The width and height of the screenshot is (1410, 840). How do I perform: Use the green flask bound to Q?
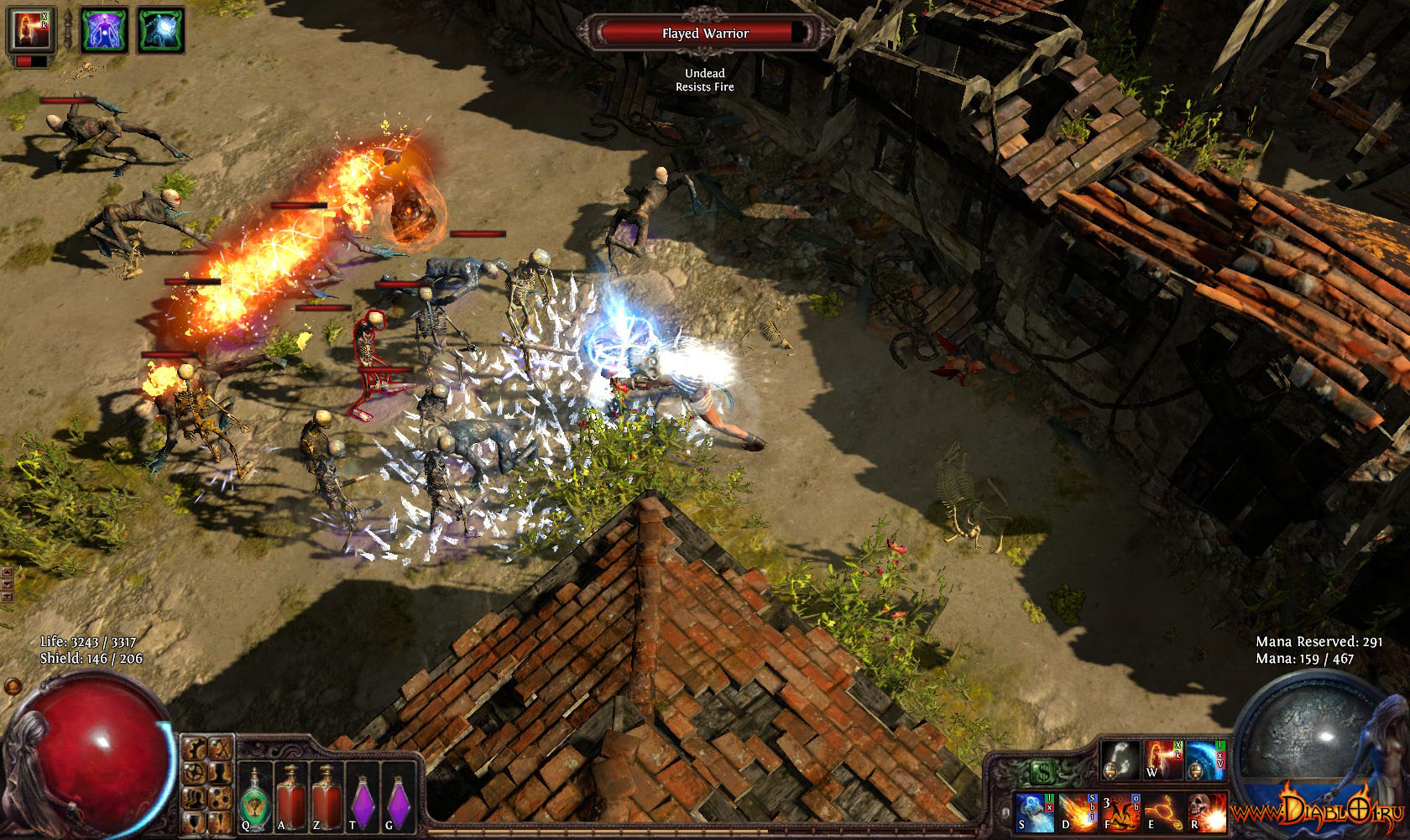[254, 794]
